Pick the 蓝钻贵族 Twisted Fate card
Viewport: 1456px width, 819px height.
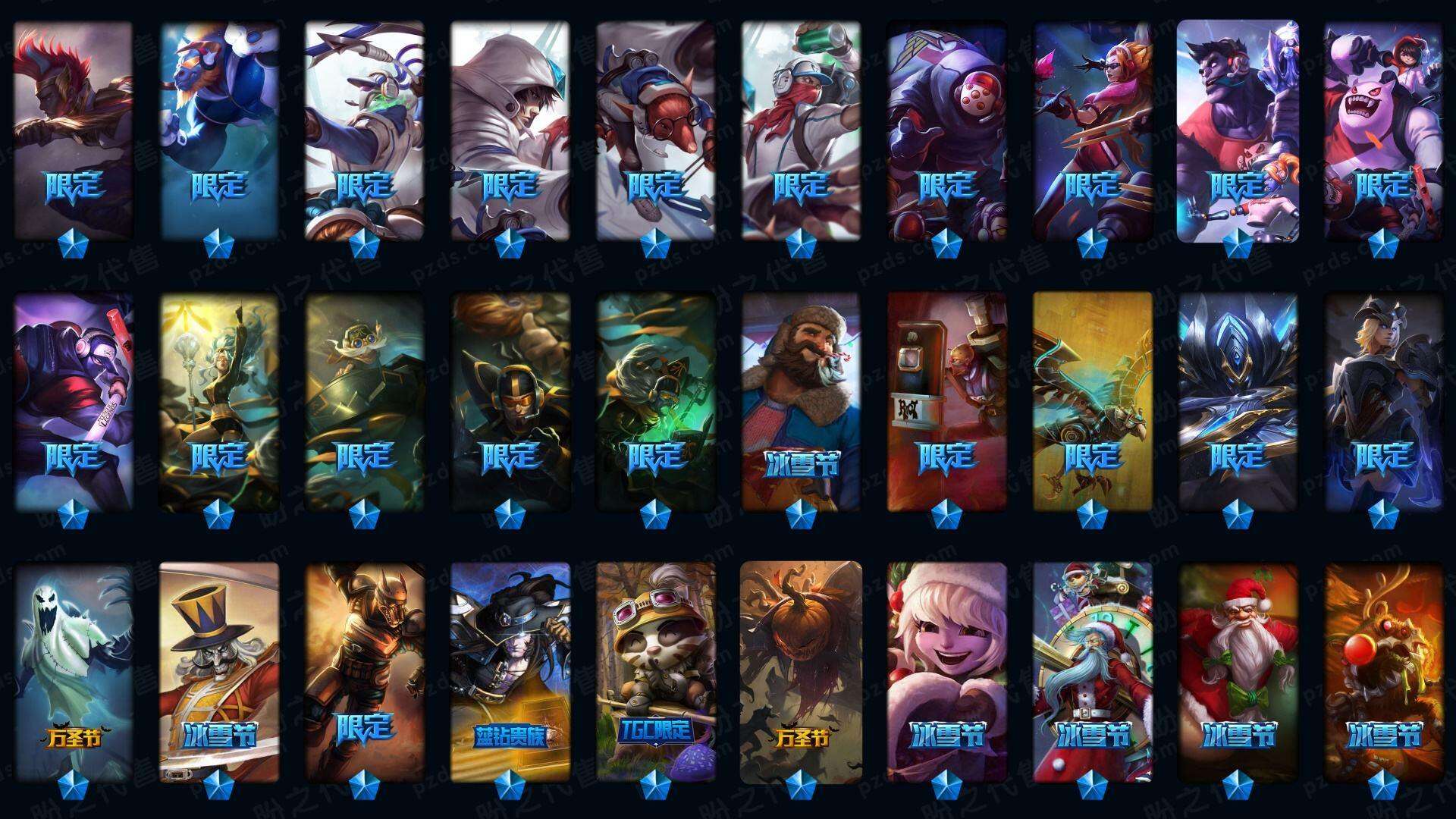point(510,671)
